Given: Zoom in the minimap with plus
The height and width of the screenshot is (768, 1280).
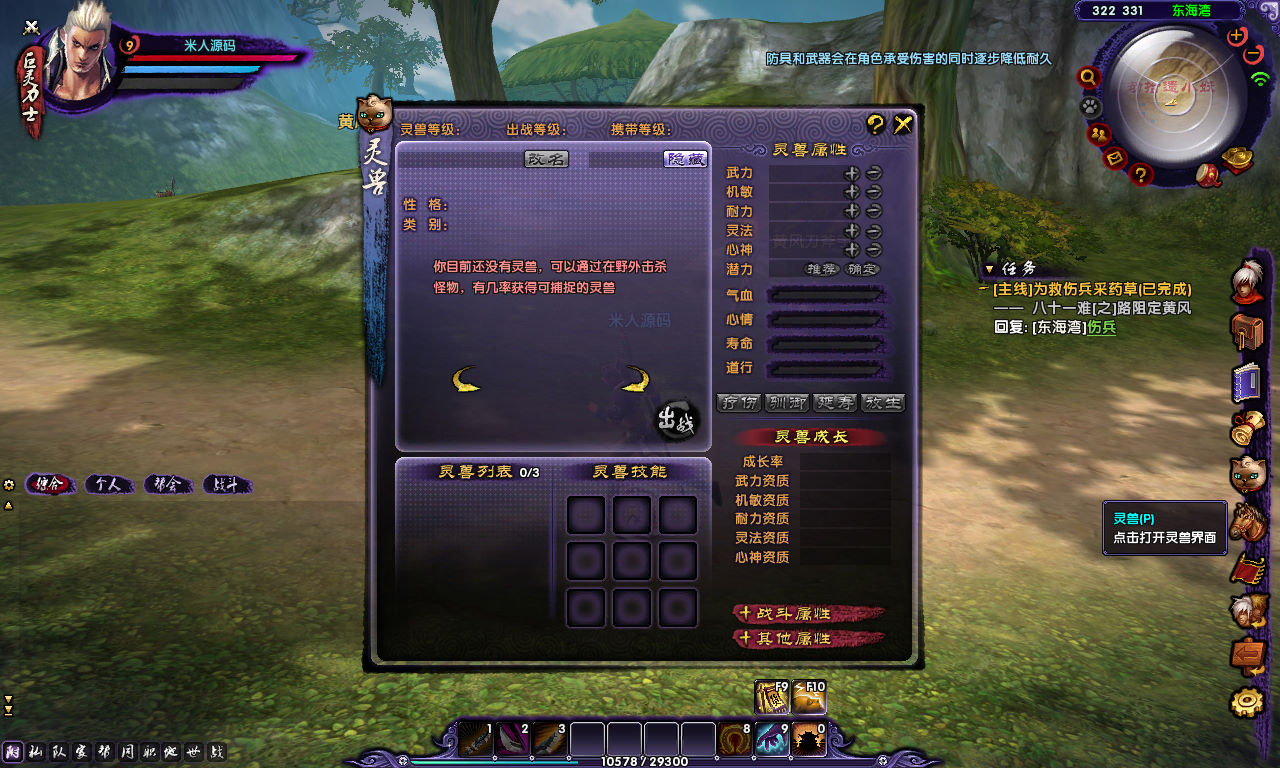Looking at the screenshot, I should 1237,36.
